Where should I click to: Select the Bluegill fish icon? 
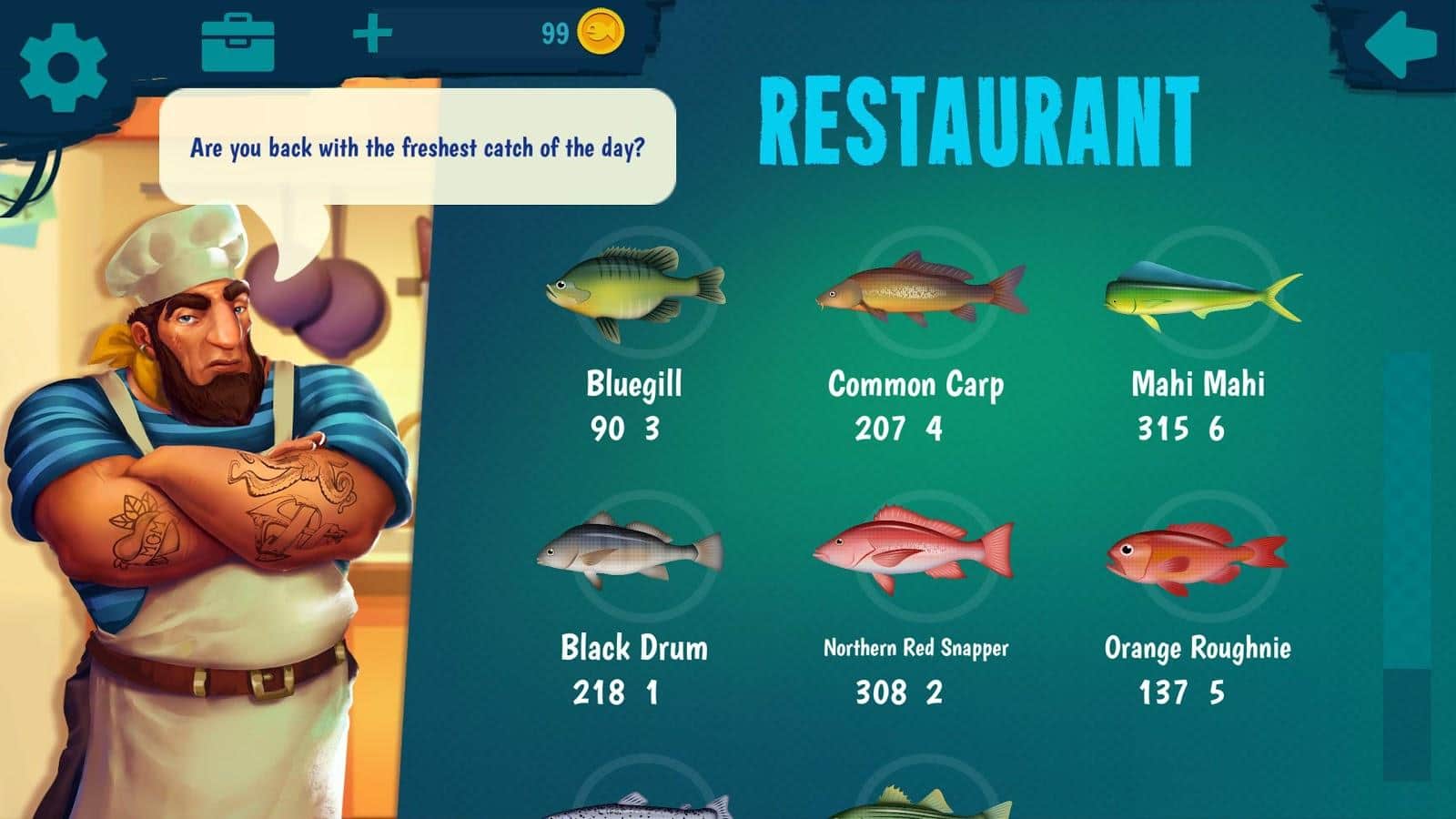(x=634, y=293)
